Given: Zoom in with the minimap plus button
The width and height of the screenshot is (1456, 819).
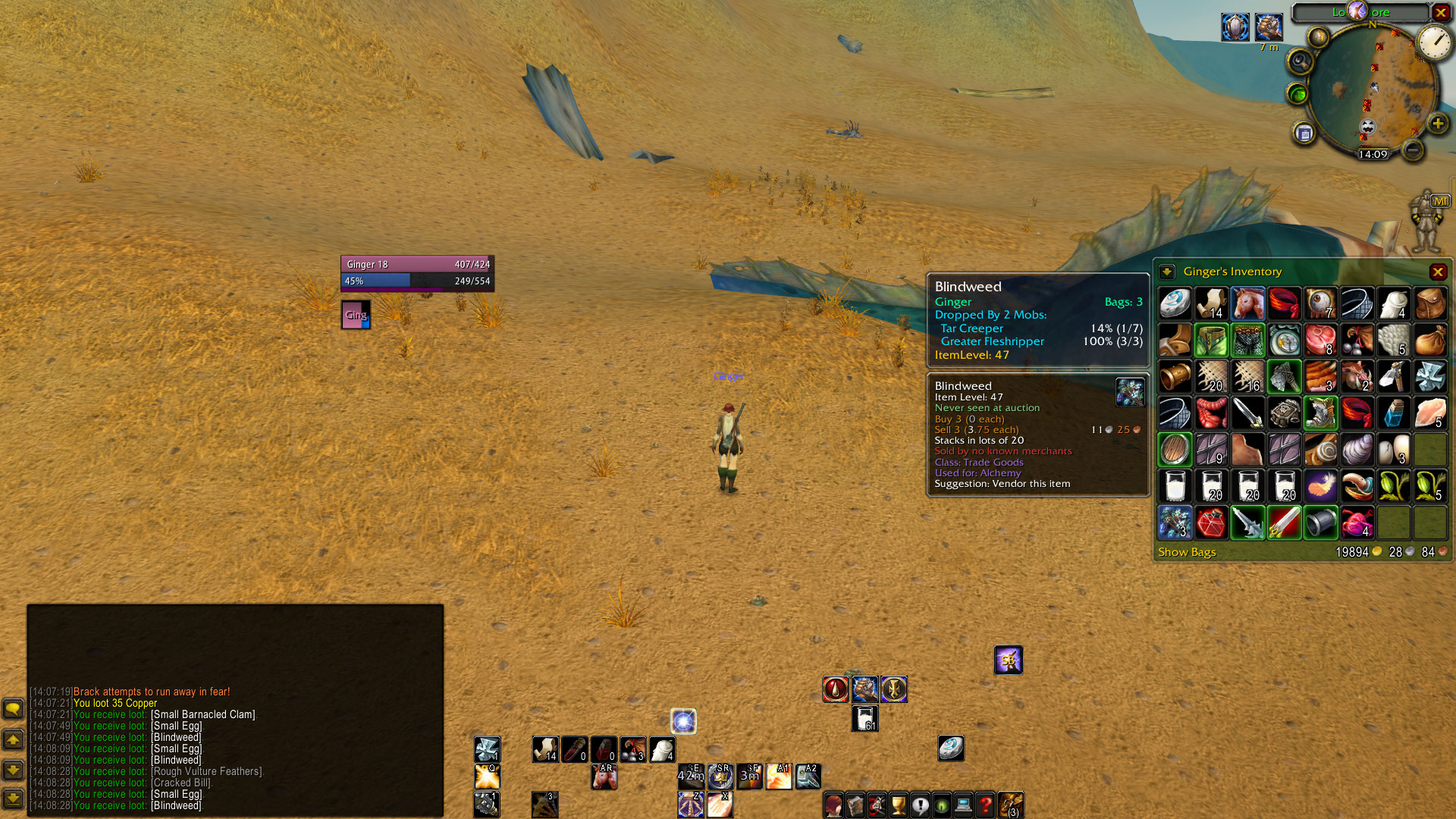Looking at the screenshot, I should (x=1437, y=124).
